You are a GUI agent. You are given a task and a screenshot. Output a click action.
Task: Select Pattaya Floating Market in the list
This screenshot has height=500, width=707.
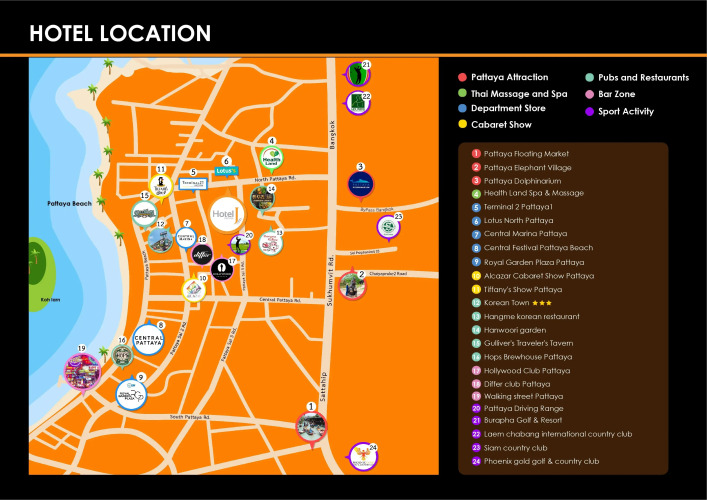click(526, 154)
